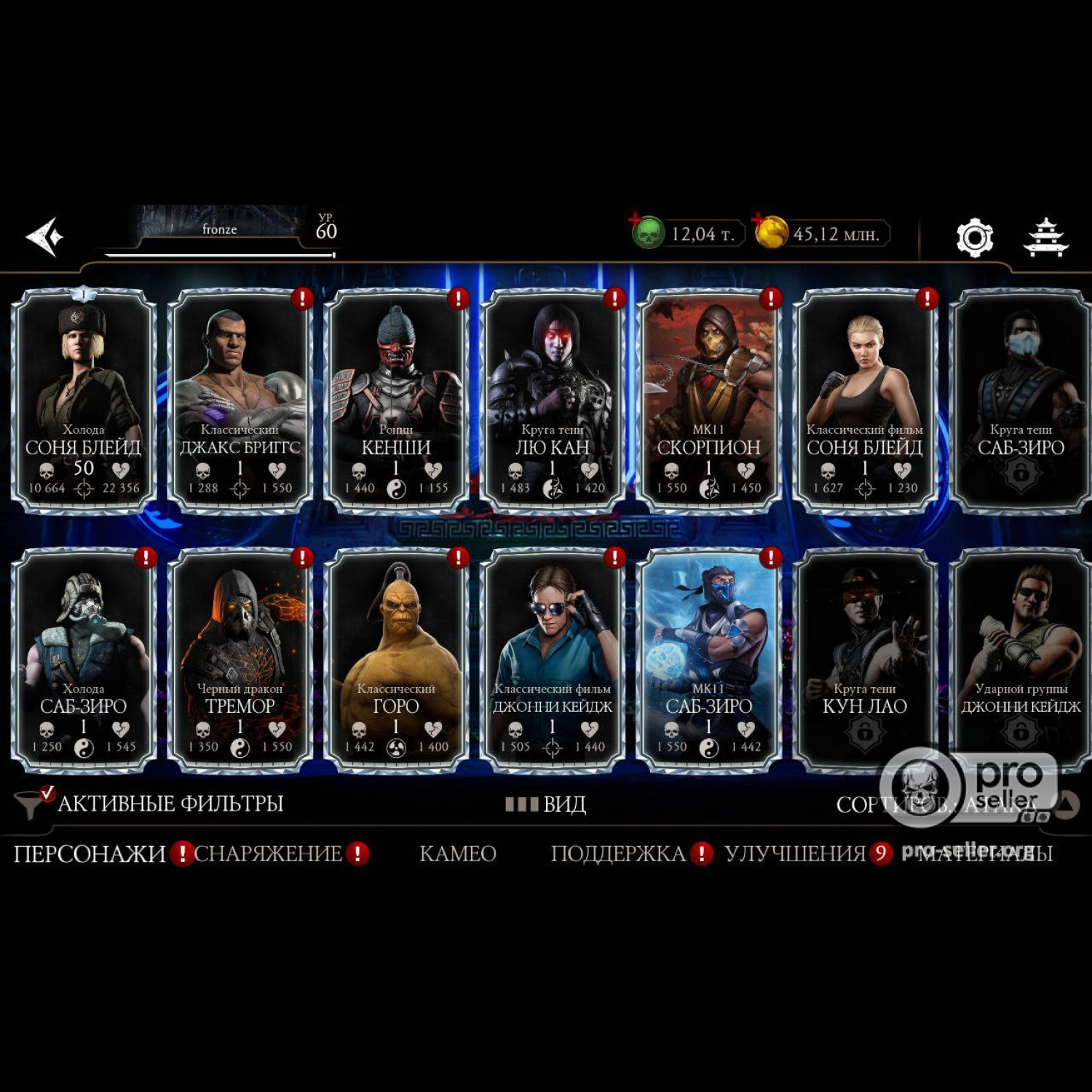Choose the Джакс Бриггс character card
Screen dimensions: 1092x1092
click(240, 400)
